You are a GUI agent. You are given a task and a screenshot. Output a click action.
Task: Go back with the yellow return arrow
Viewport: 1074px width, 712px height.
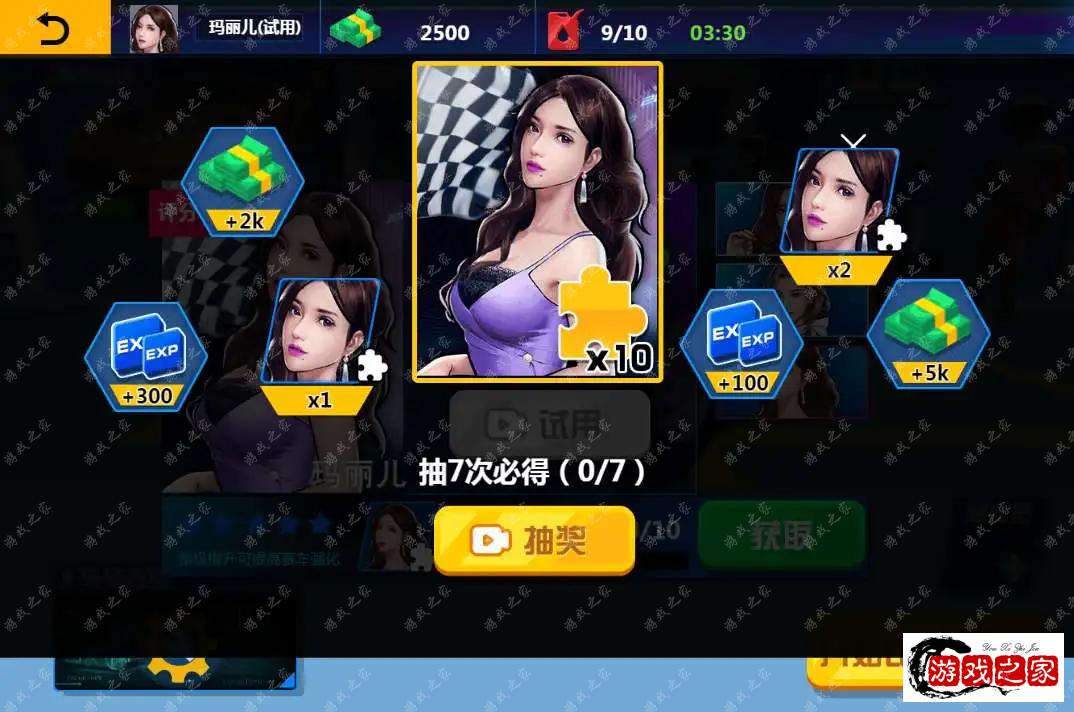pos(54,29)
